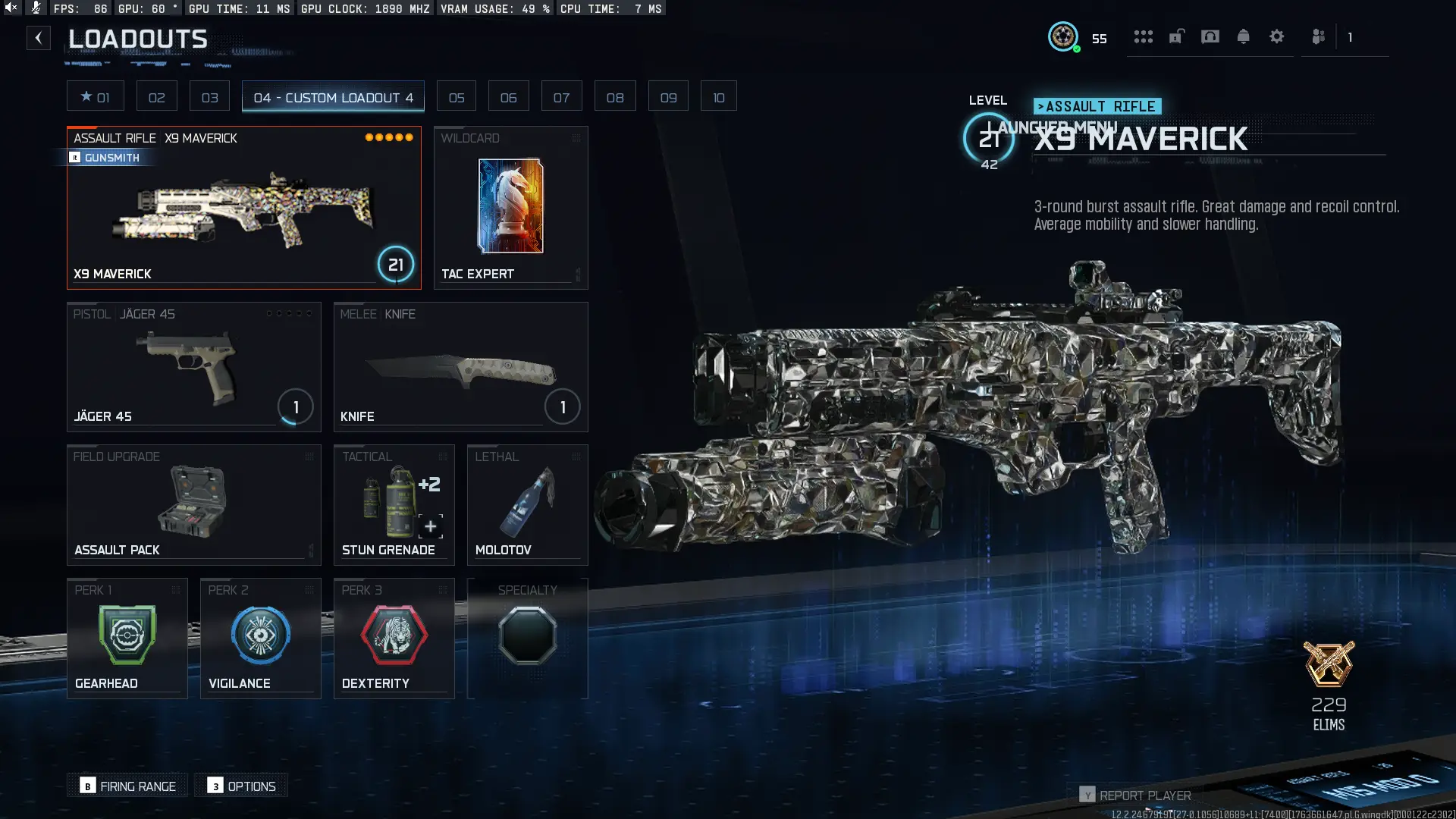Open the notifications bell icon
The image size is (1456, 819).
1244,36
